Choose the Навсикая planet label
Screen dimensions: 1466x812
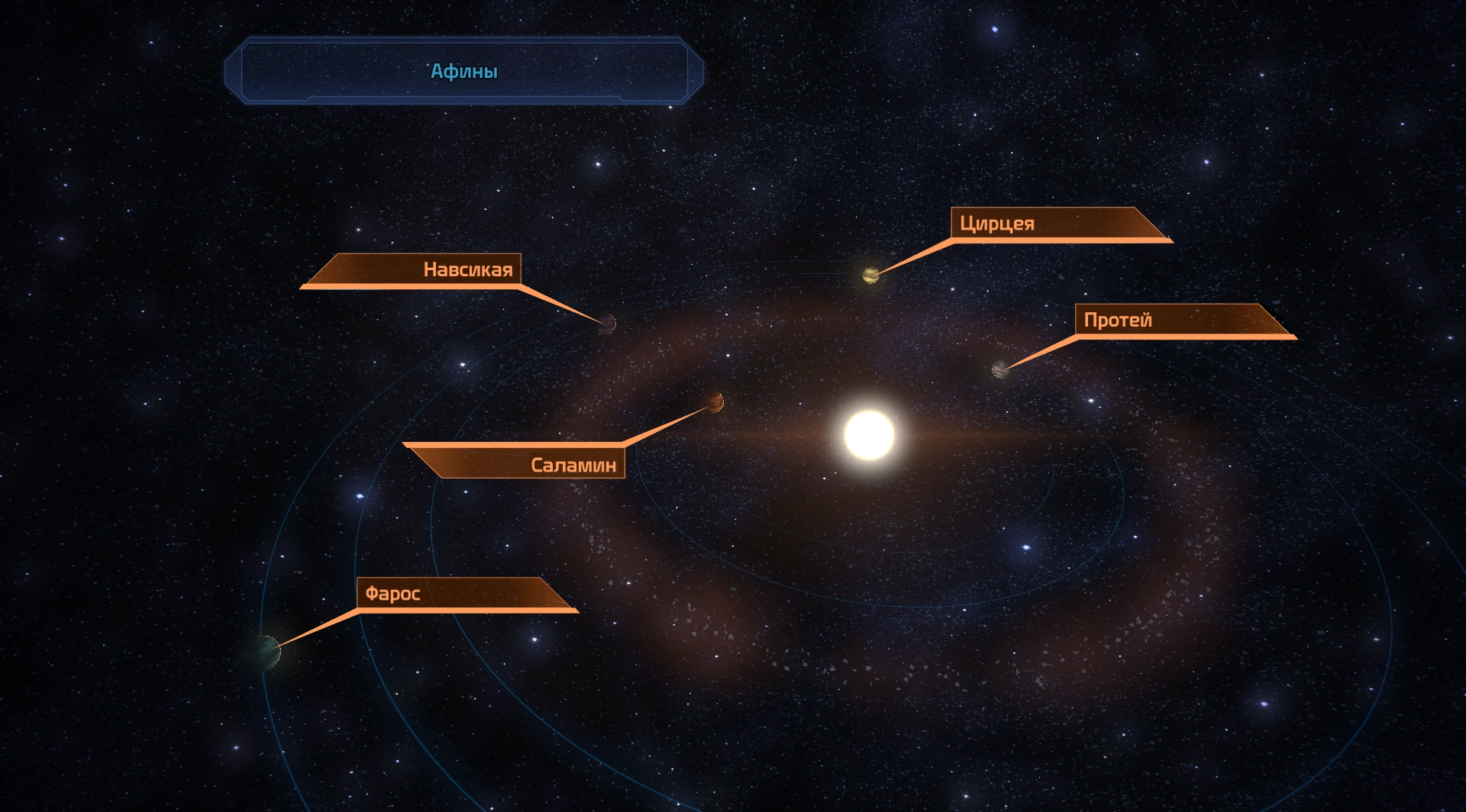pos(467,269)
